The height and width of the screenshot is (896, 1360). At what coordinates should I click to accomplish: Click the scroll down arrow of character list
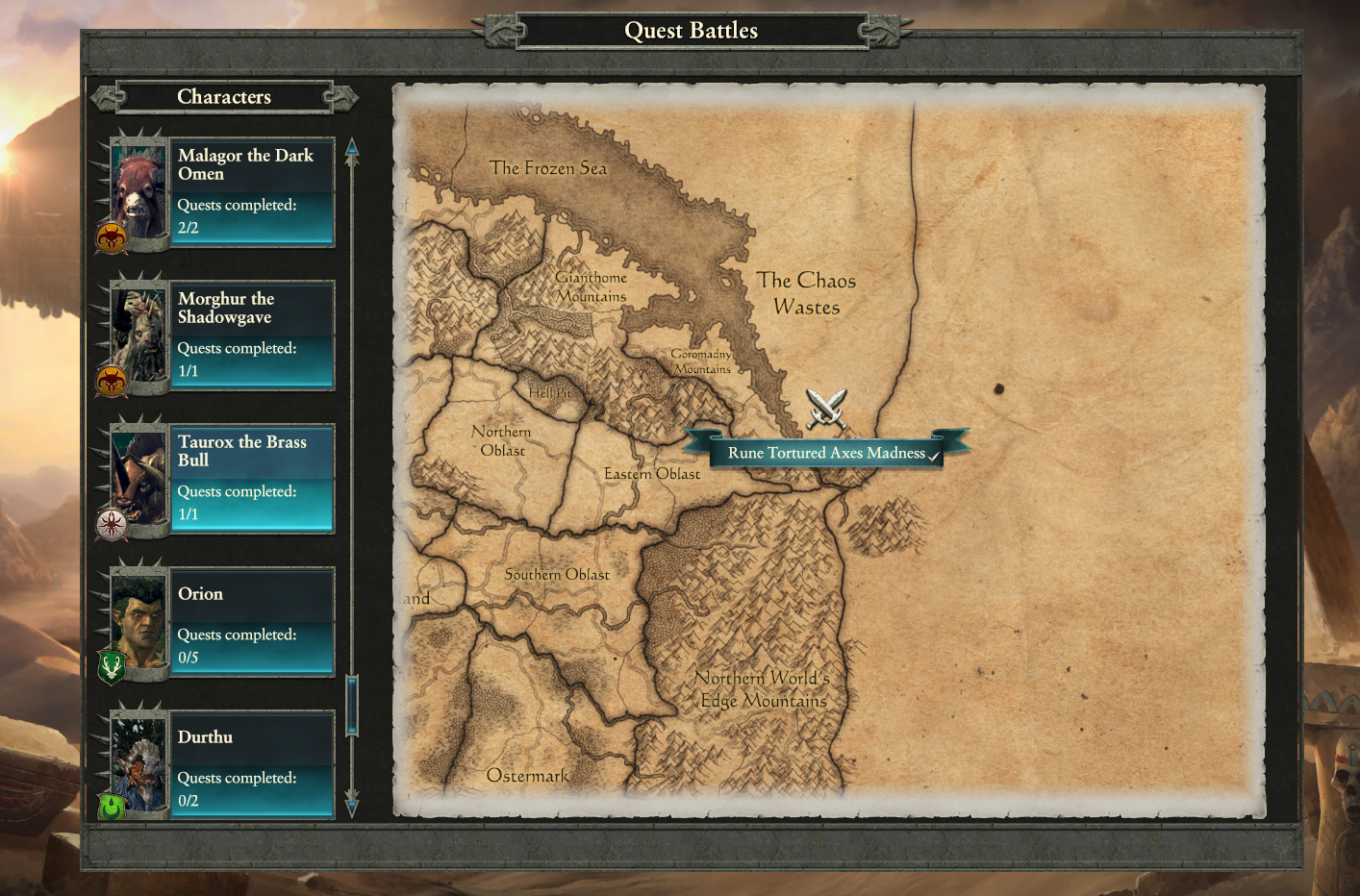(x=352, y=806)
